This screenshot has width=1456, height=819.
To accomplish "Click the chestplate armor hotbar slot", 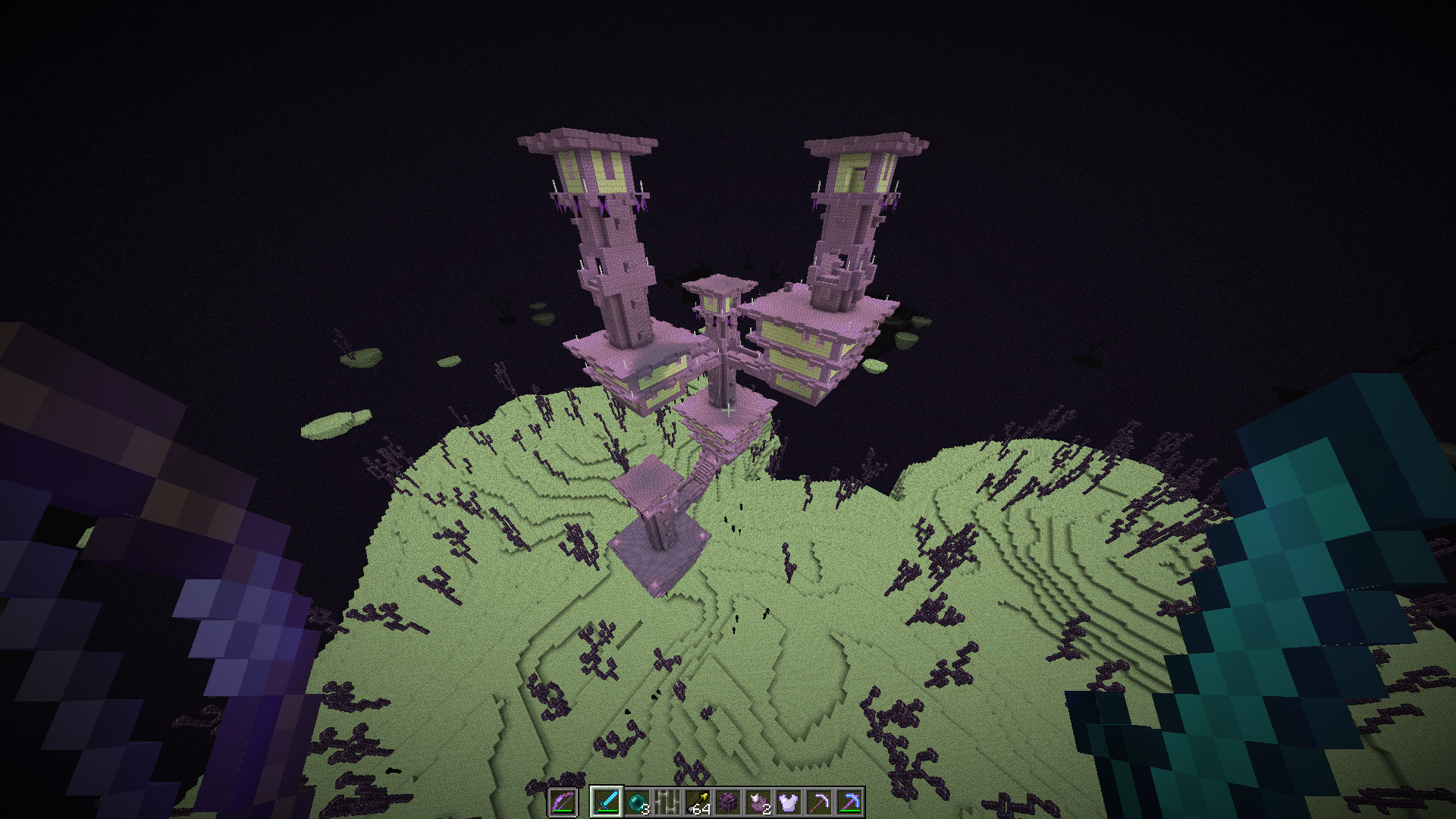I will [789, 802].
